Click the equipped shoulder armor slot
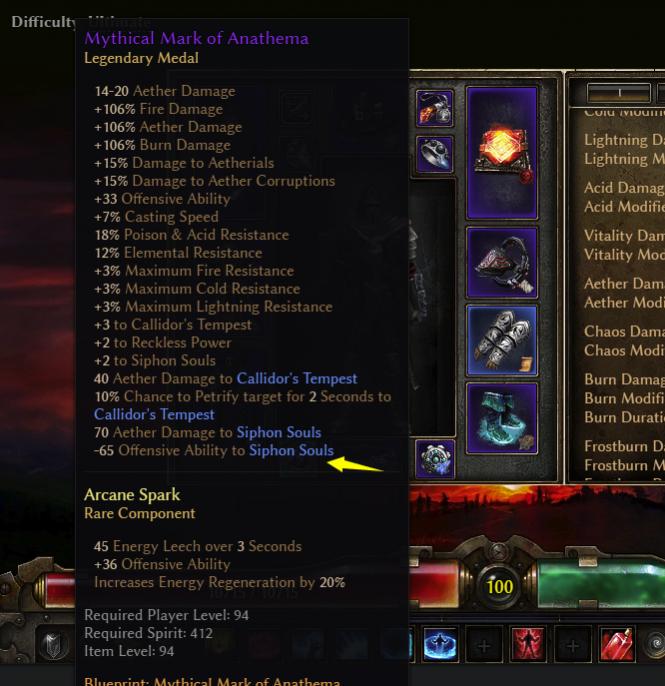 click(502, 263)
